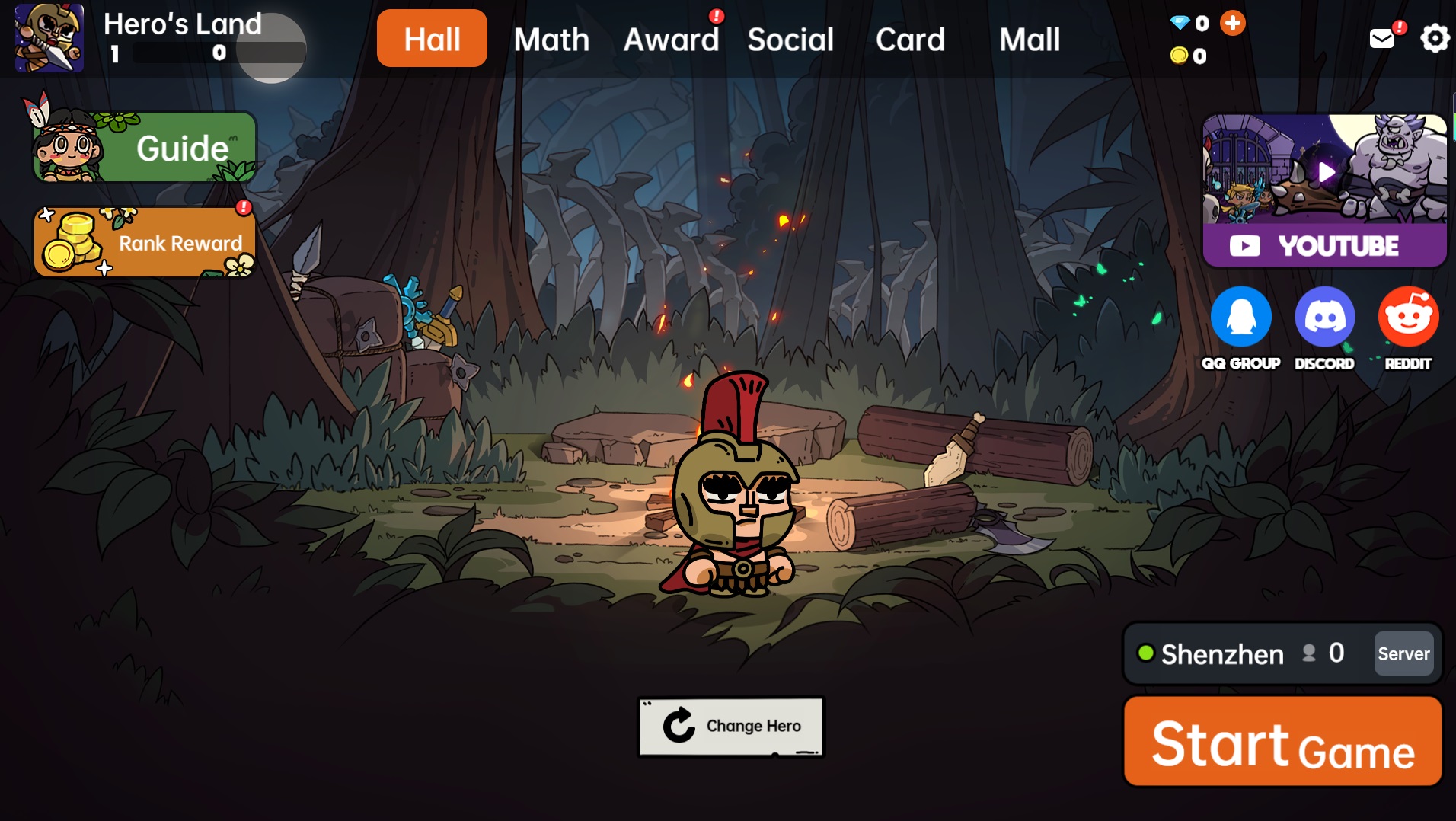This screenshot has height=821, width=1456.
Task: Open the Social section
Action: coord(790,39)
